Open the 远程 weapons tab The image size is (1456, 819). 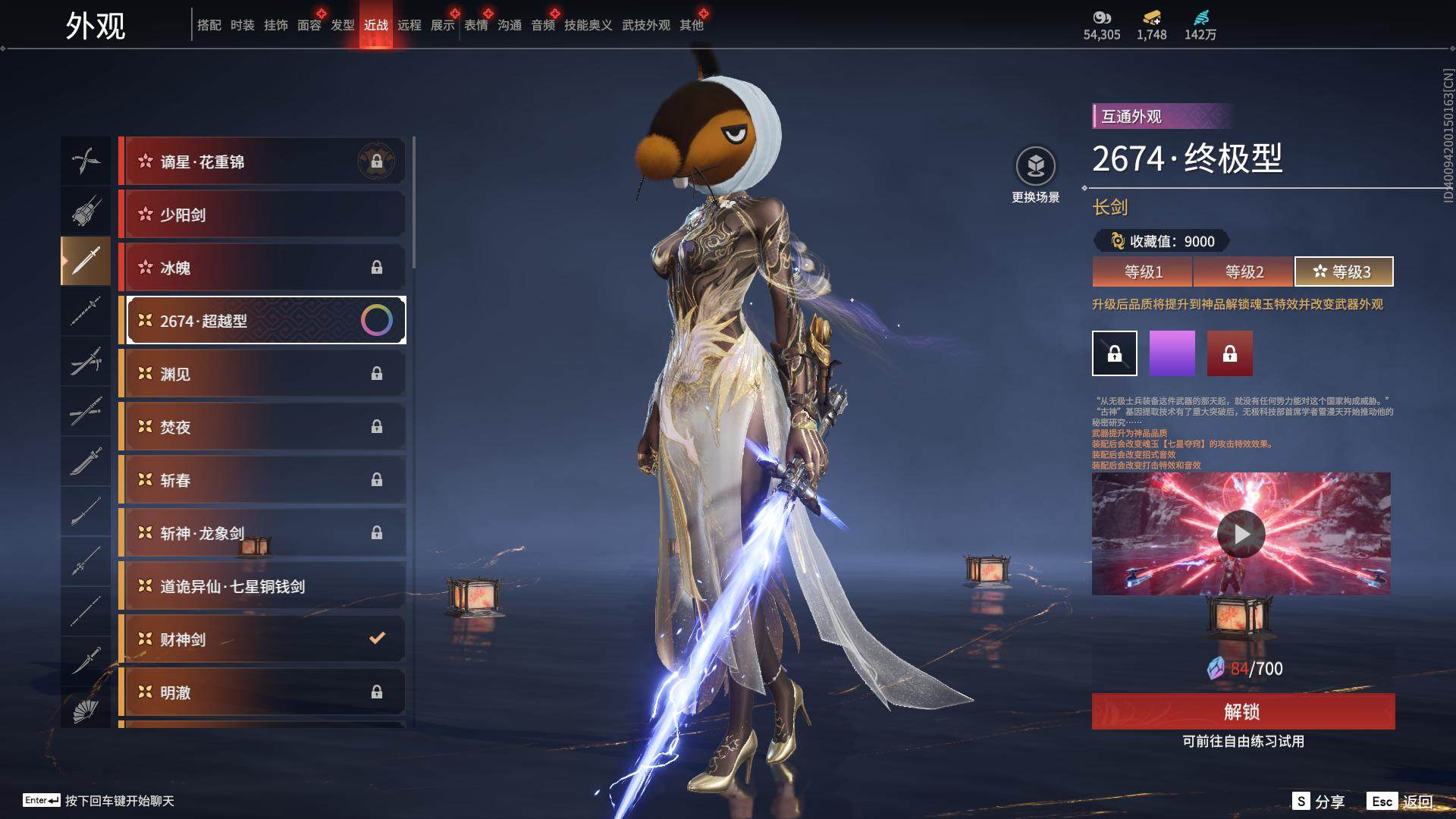(x=409, y=25)
